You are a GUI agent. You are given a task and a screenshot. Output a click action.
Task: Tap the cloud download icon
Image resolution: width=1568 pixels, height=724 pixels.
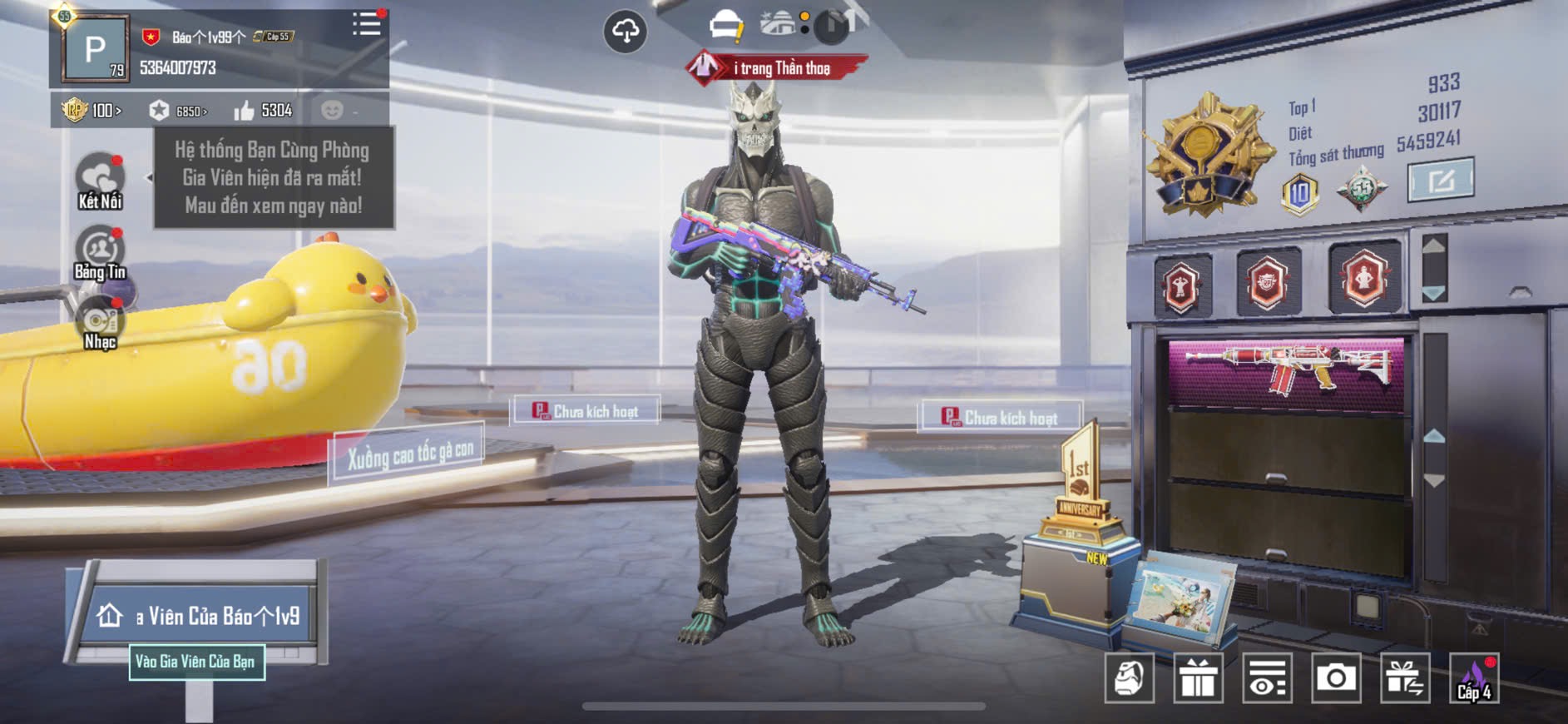[x=625, y=32]
